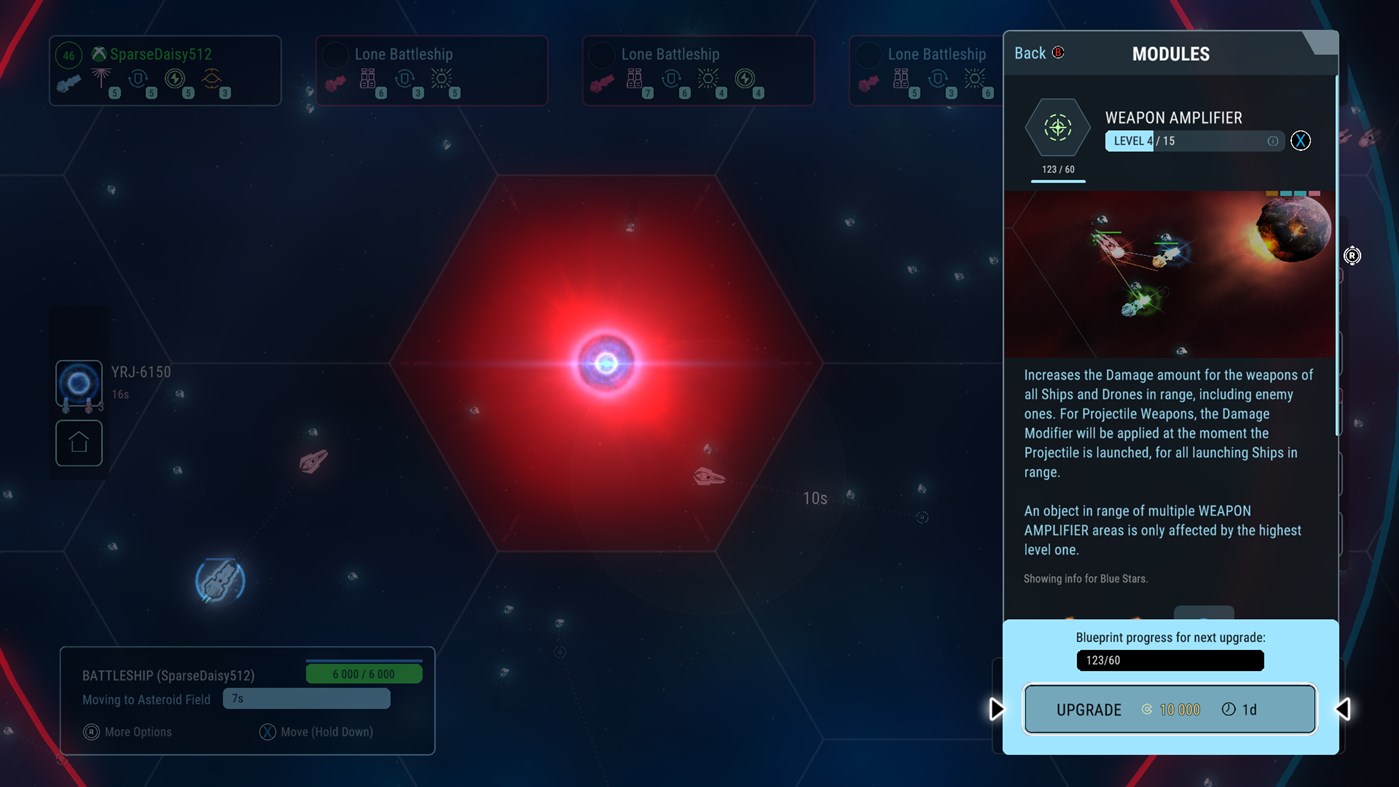Click the 123/60 blueprint progress bar
This screenshot has width=1399, height=787.
(1169, 660)
